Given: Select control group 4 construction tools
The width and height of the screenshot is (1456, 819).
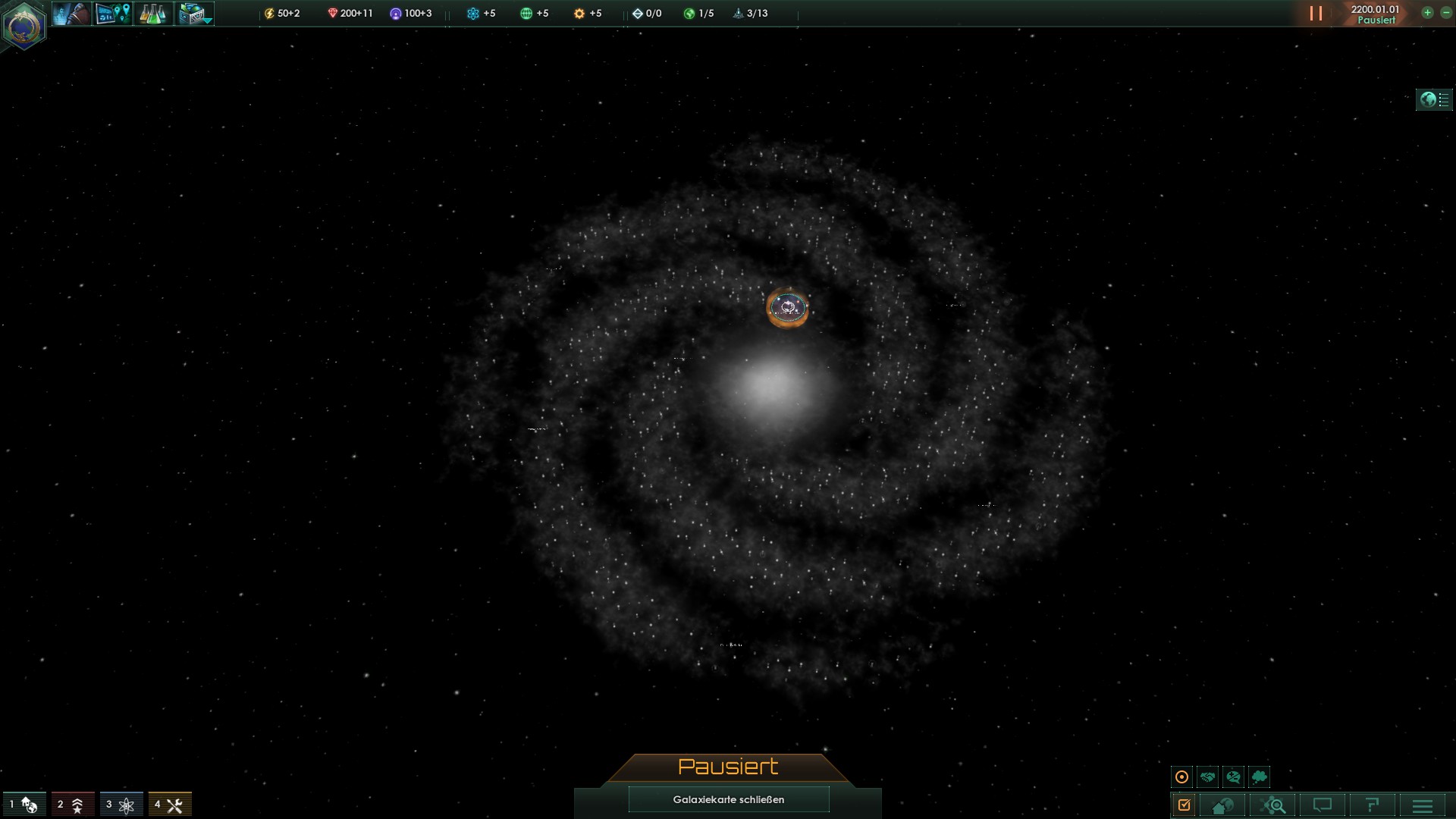Looking at the screenshot, I should 170,805.
